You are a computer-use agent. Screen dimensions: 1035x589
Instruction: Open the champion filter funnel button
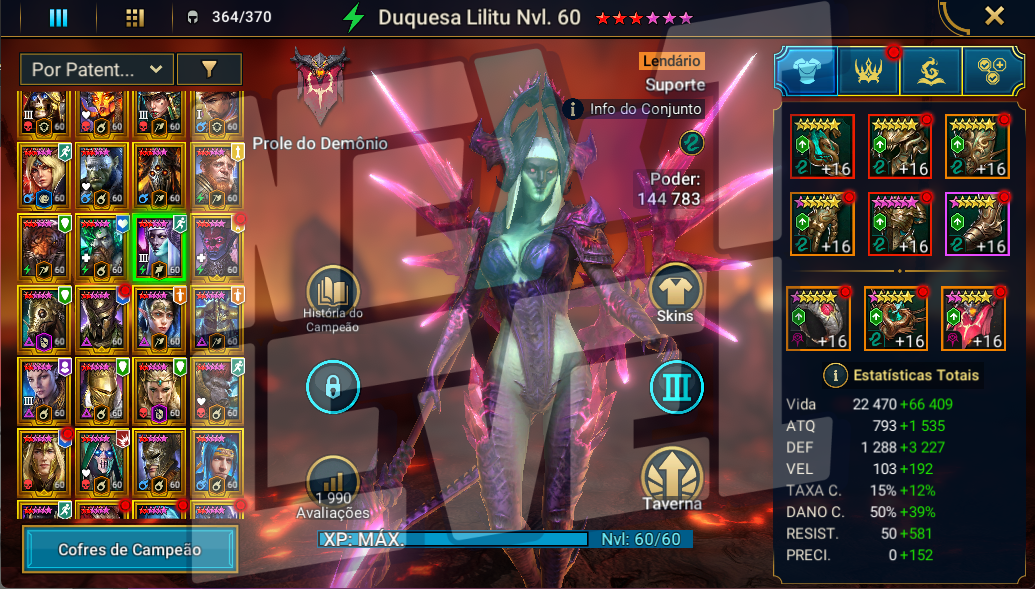coord(209,69)
